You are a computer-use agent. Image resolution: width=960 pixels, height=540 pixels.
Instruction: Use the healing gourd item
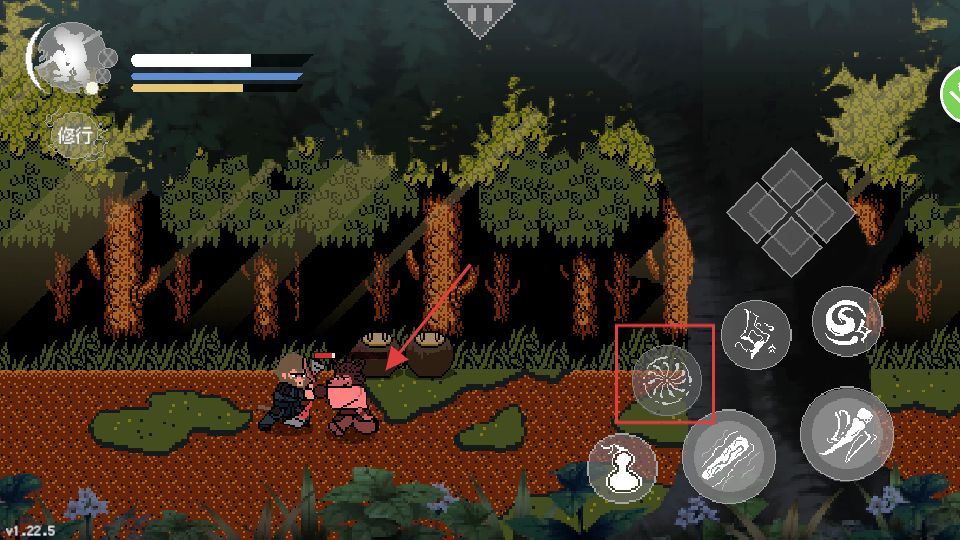click(x=622, y=467)
